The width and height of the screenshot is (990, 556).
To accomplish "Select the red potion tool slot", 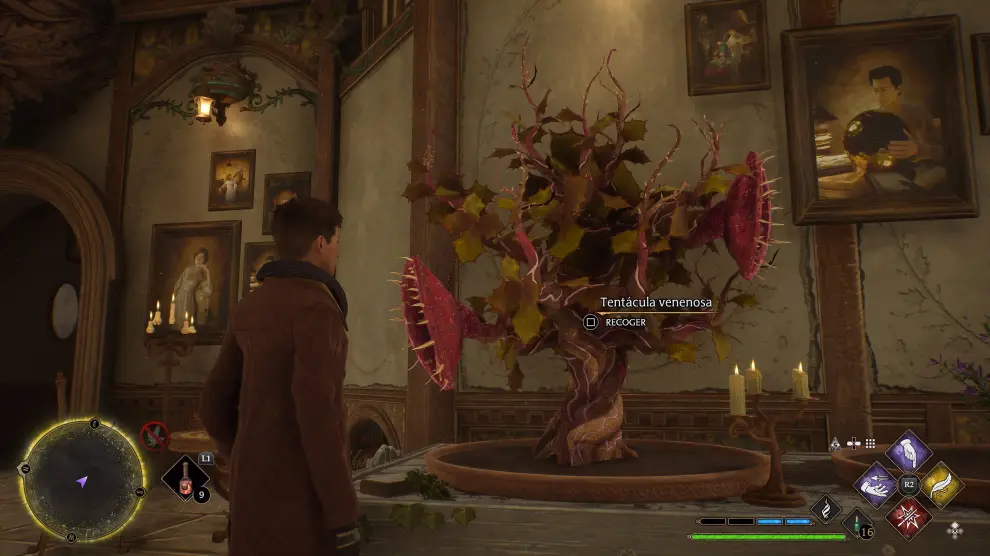I will tap(187, 478).
